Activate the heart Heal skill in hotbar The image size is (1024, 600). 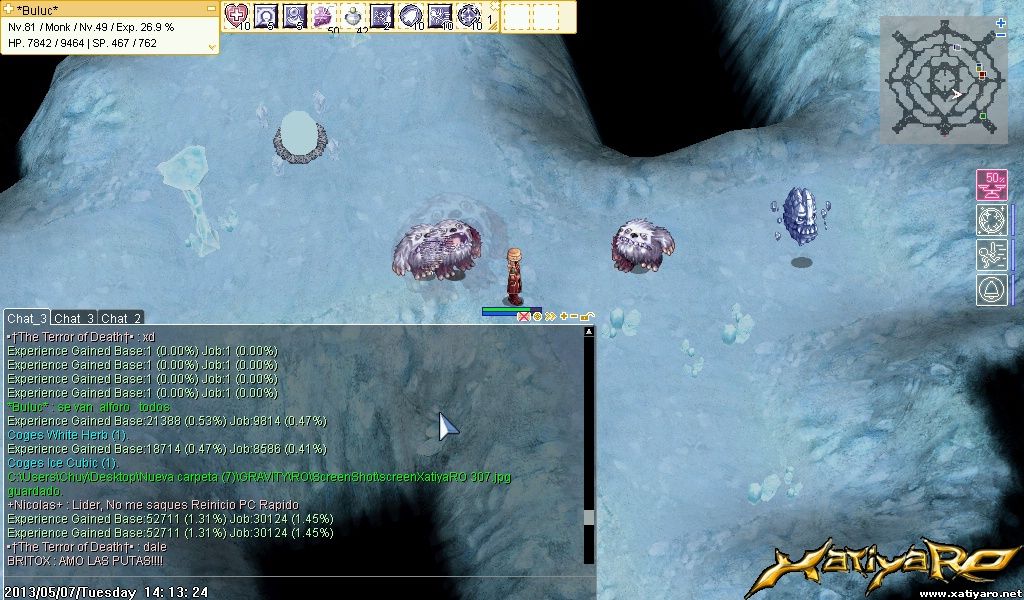coord(237,15)
